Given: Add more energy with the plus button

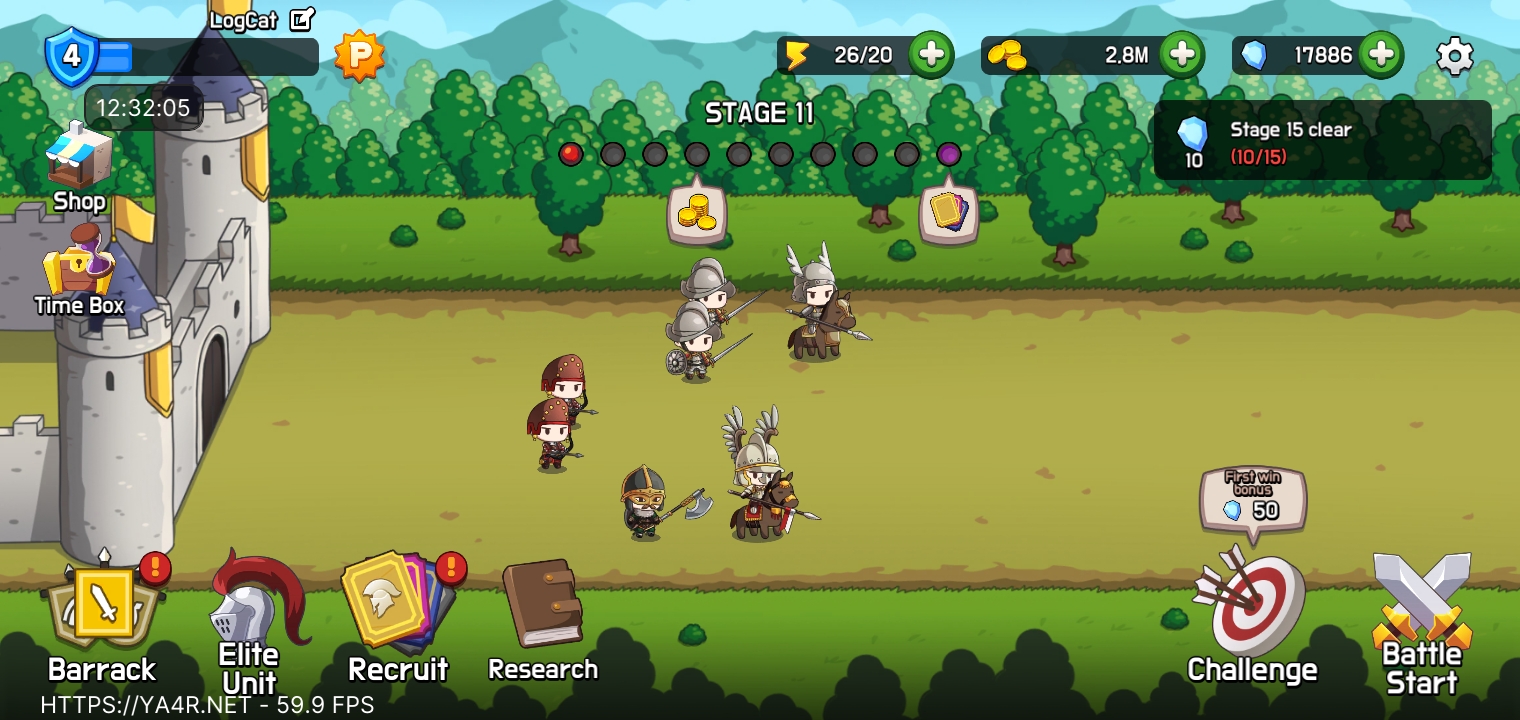Looking at the screenshot, I should click(x=930, y=55).
